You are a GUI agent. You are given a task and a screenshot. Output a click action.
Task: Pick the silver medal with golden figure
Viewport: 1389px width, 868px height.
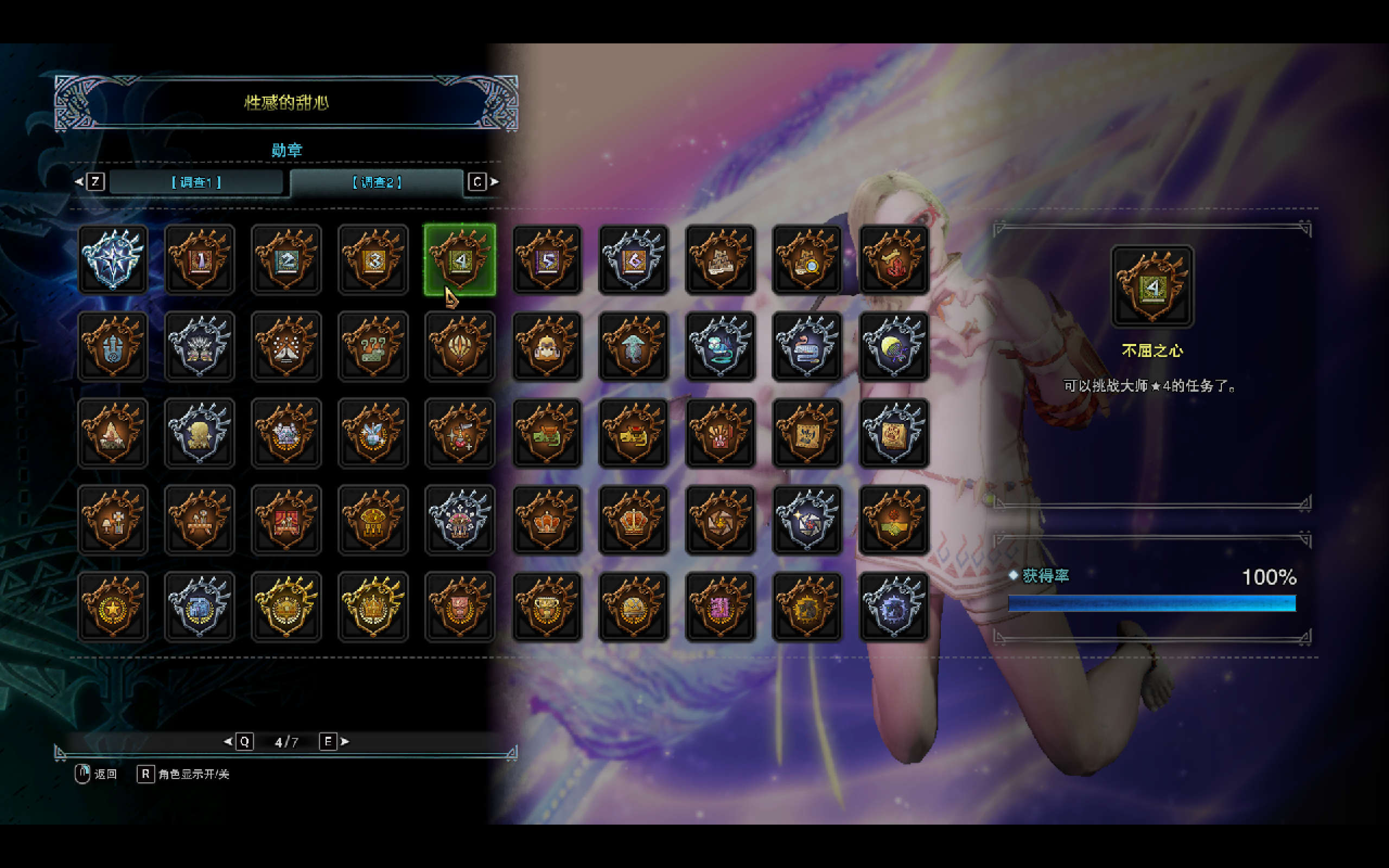200,433
